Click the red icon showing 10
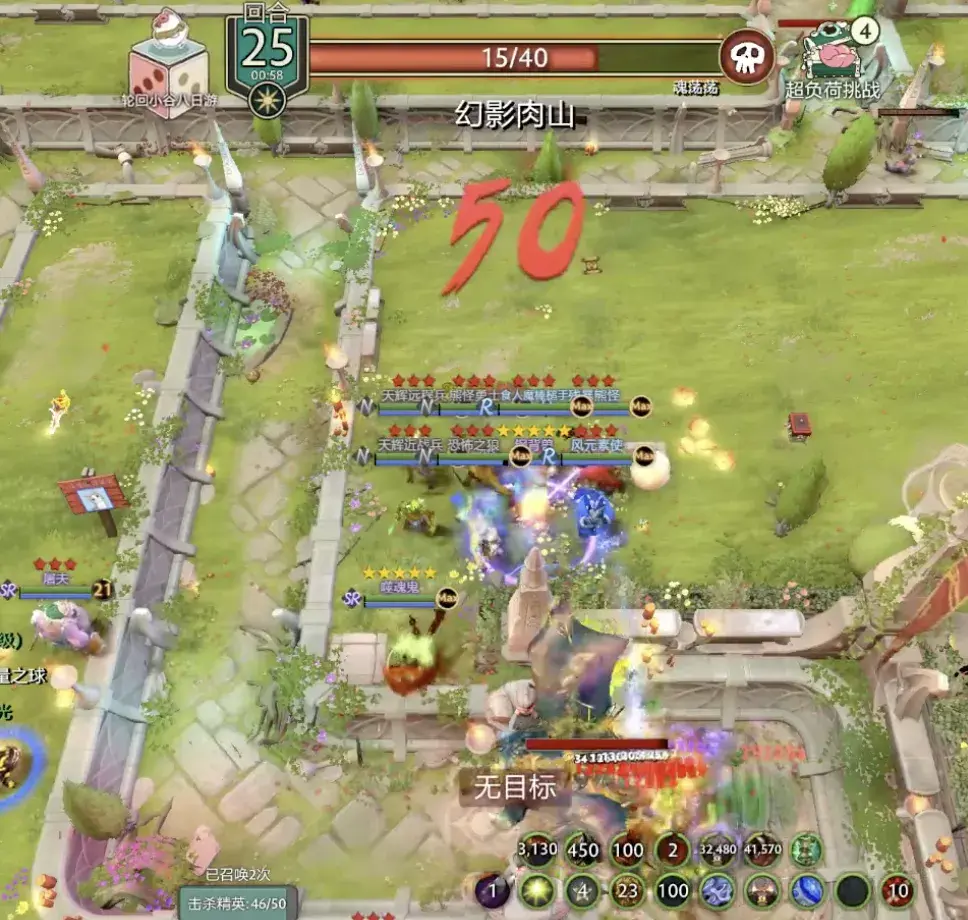The width and height of the screenshot is (968, 920). tap(898, 890)
